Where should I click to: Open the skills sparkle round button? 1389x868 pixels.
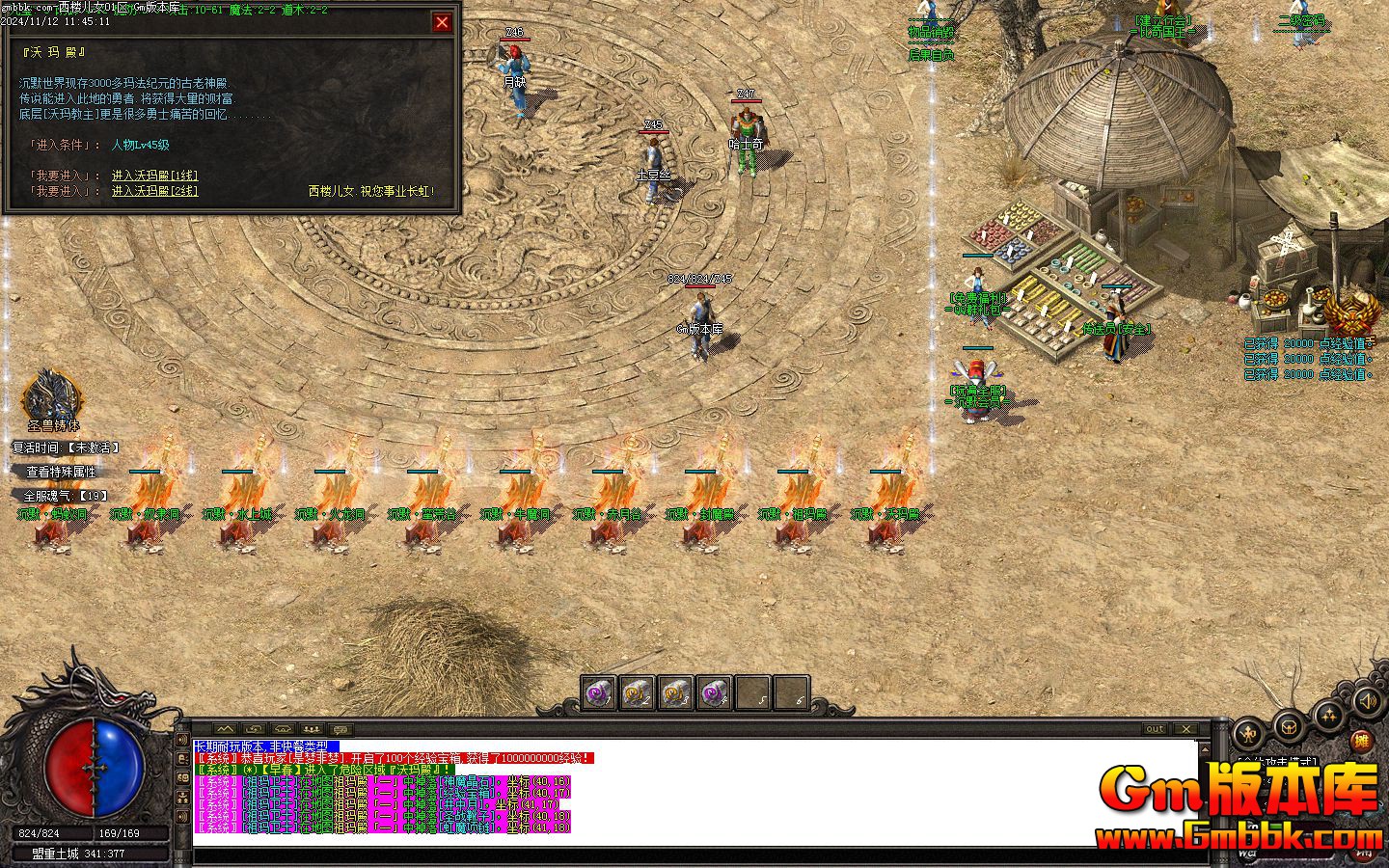pyautogui.click(x=1329, y=716)
